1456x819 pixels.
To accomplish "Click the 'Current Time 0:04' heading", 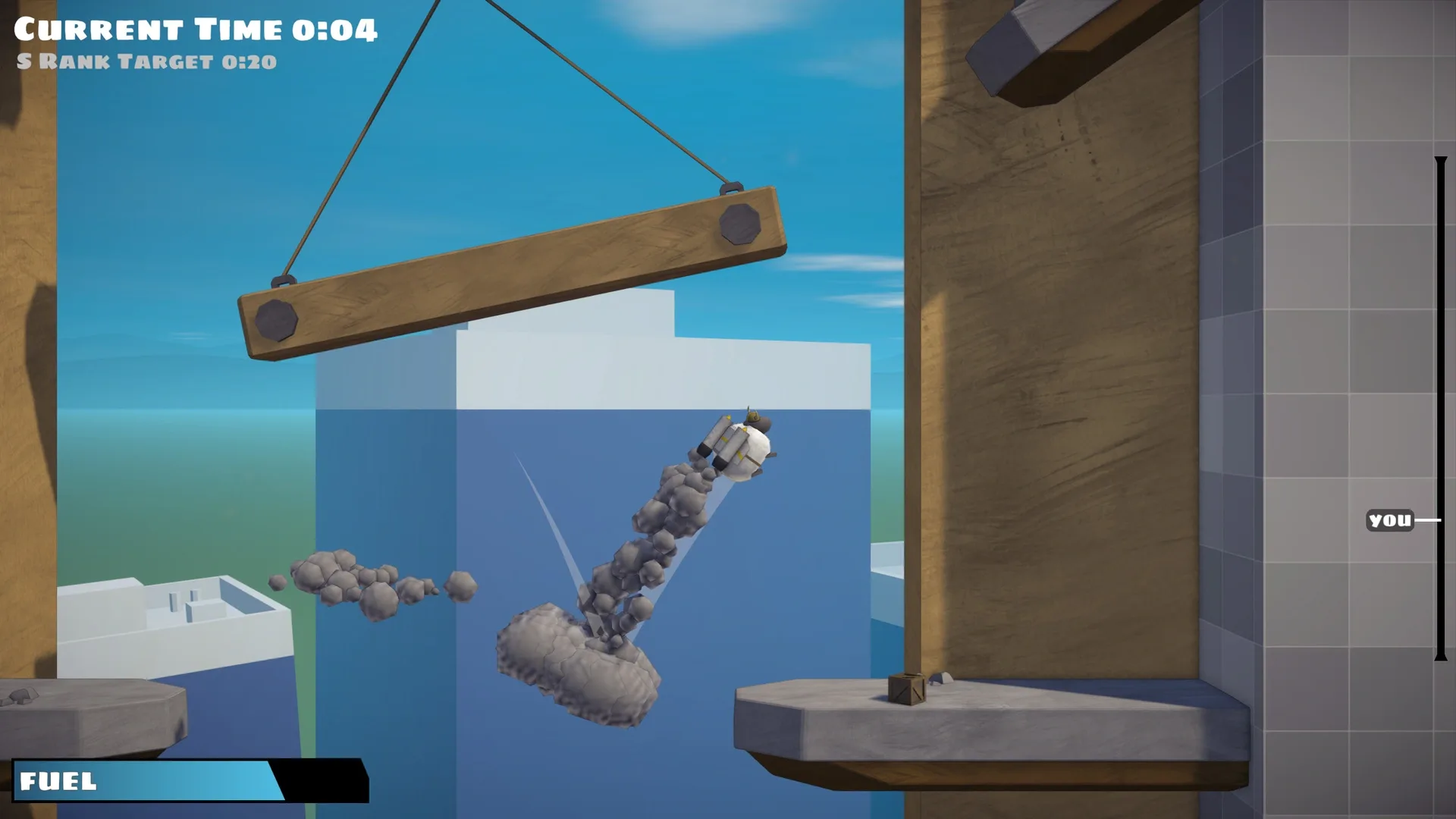I will [x=196, y=30].
